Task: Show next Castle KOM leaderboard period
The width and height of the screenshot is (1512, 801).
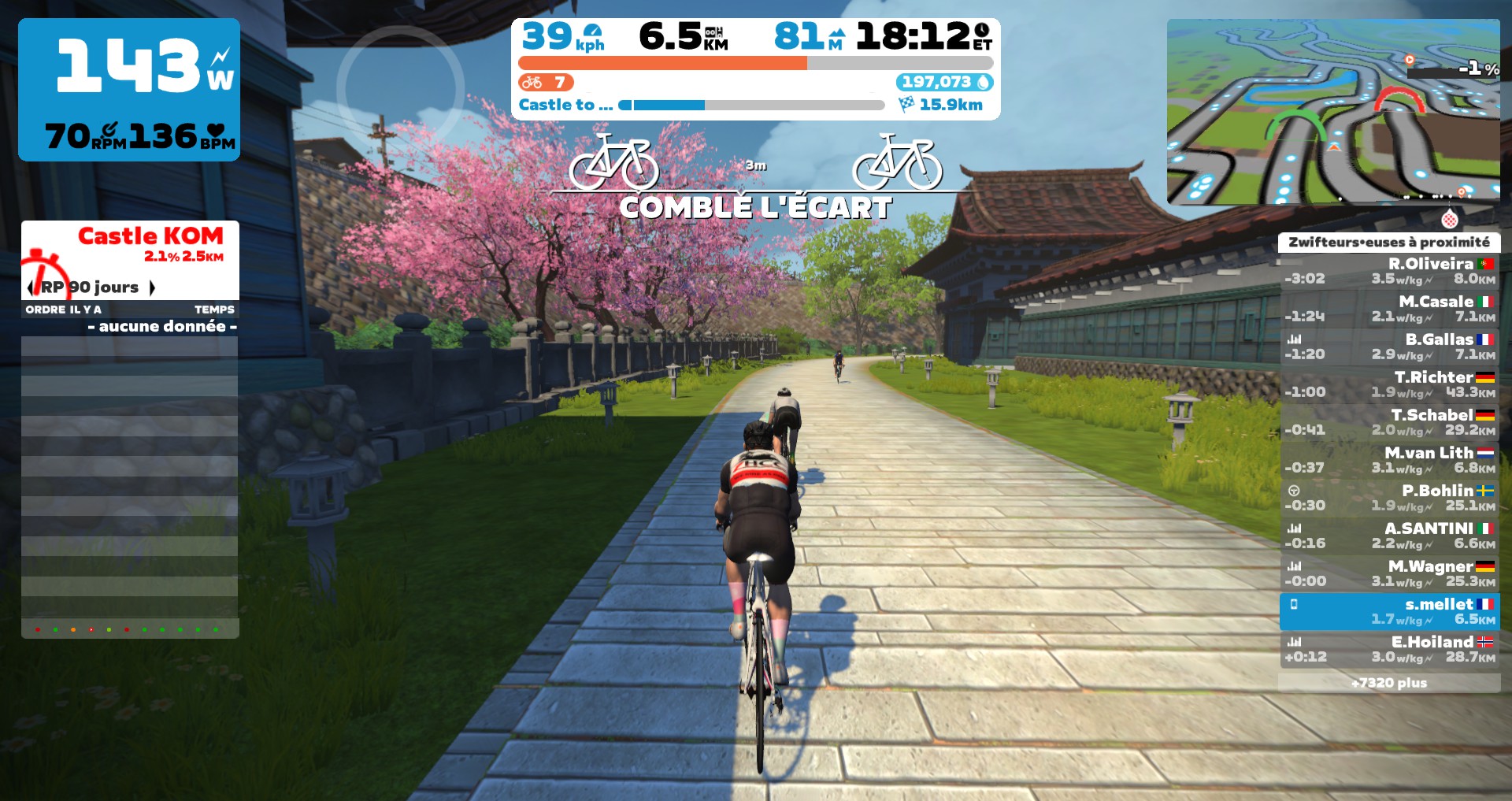Action: point(152,287)
